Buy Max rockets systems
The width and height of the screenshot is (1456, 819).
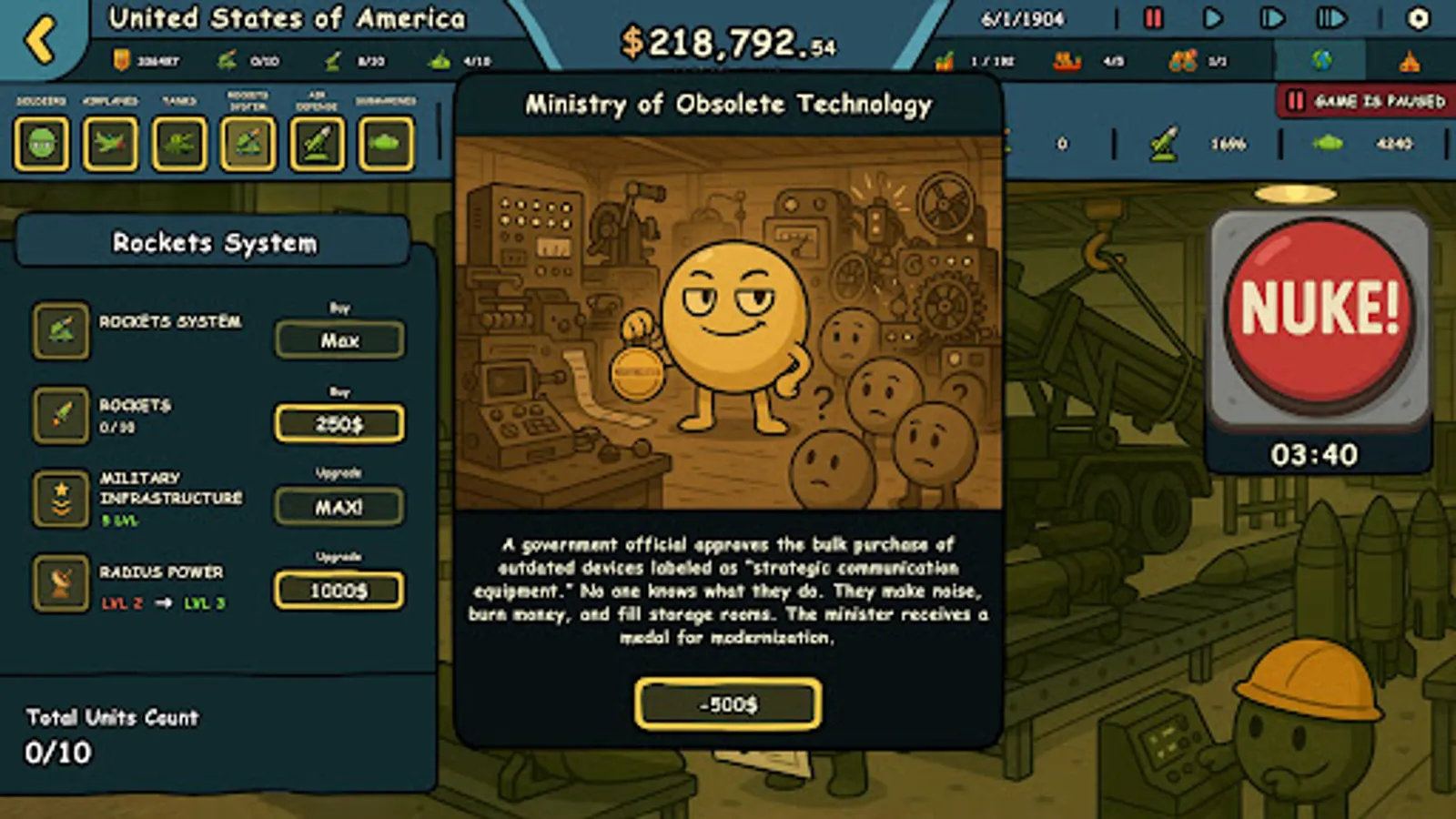point(340,339)
